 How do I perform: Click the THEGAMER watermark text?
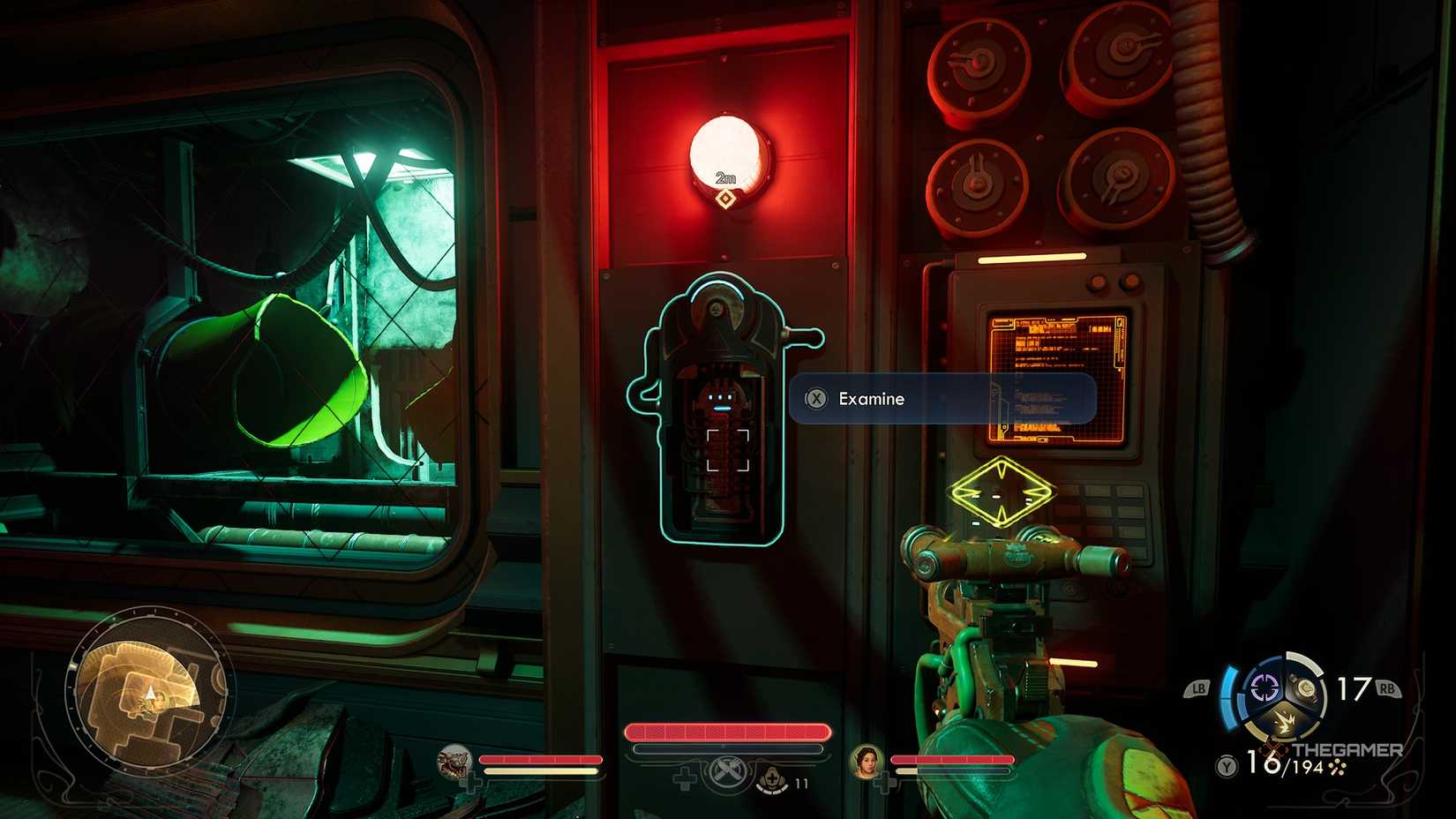[1347, 750]
